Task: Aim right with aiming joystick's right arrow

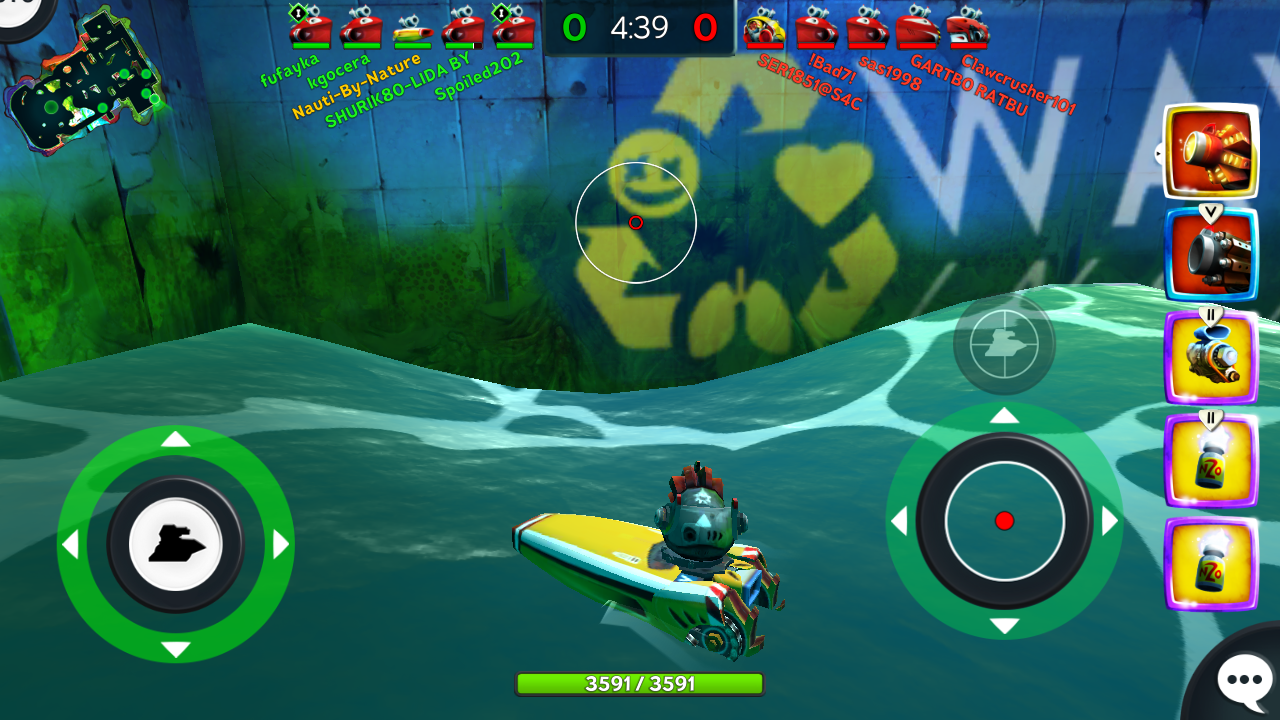Action: (1110, 521)
